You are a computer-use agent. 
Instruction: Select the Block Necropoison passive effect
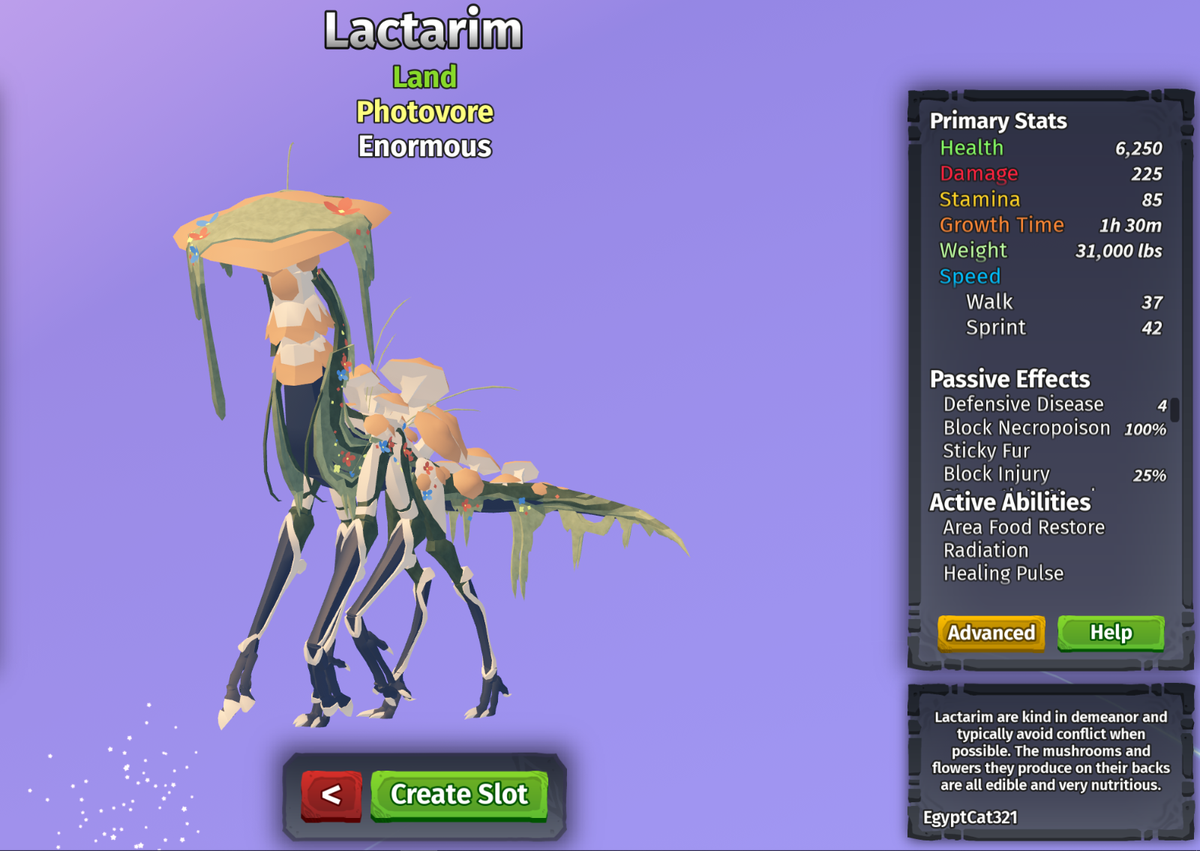pyautogui.click(x=1026, y=428)
